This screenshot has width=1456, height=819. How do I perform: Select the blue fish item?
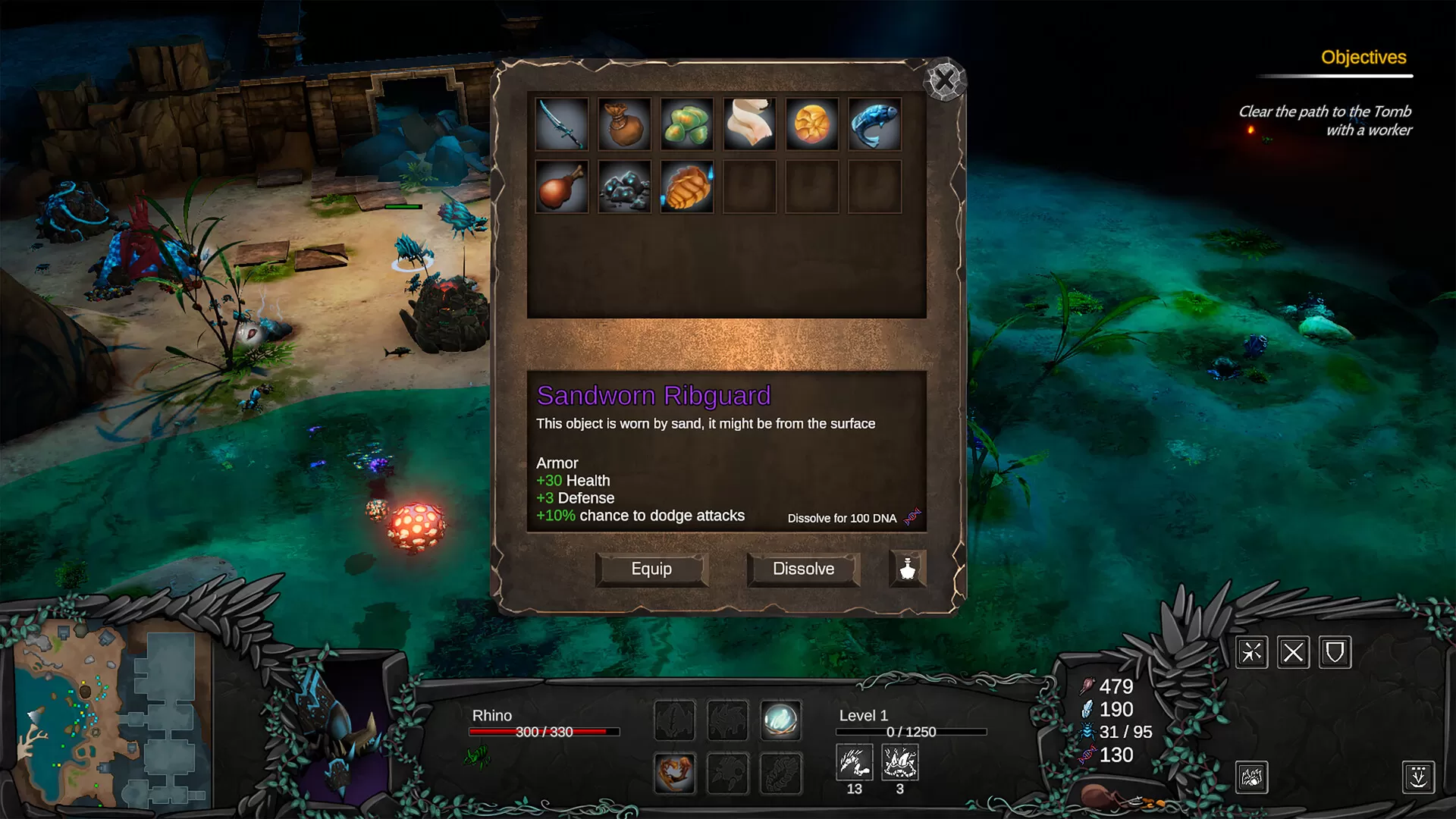click(874, 124)
